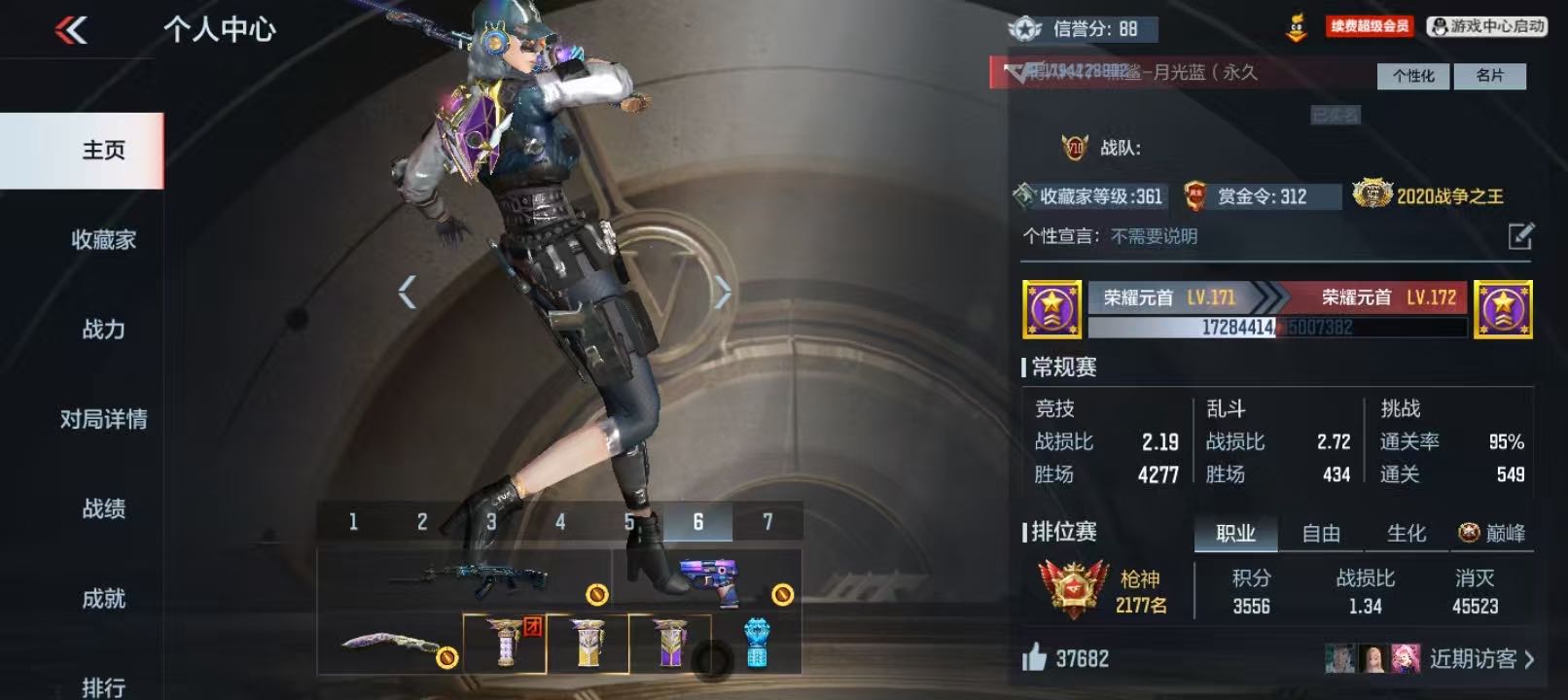View 对局详情 match details

coord(103,419)
